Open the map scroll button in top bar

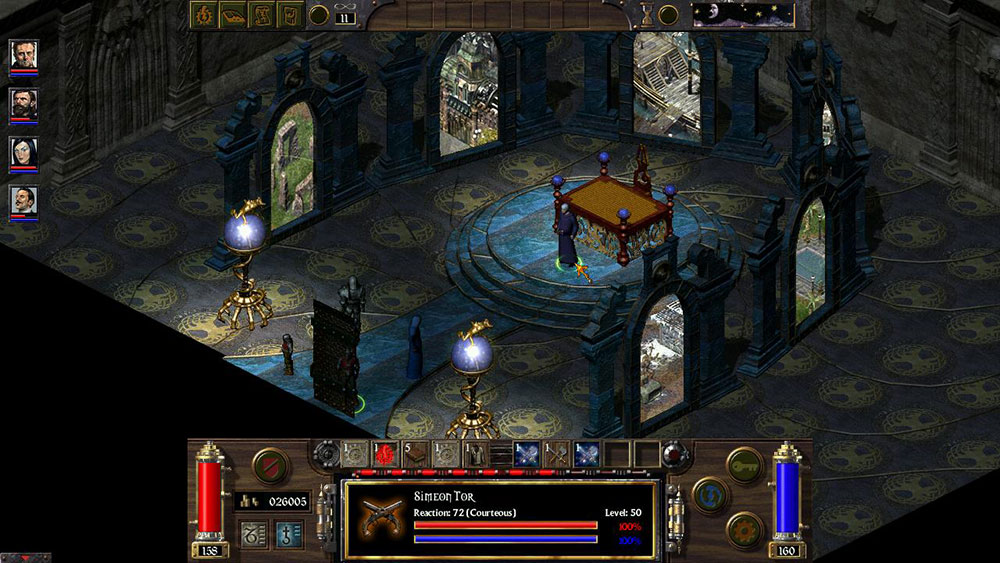click(x=262, y=15)
